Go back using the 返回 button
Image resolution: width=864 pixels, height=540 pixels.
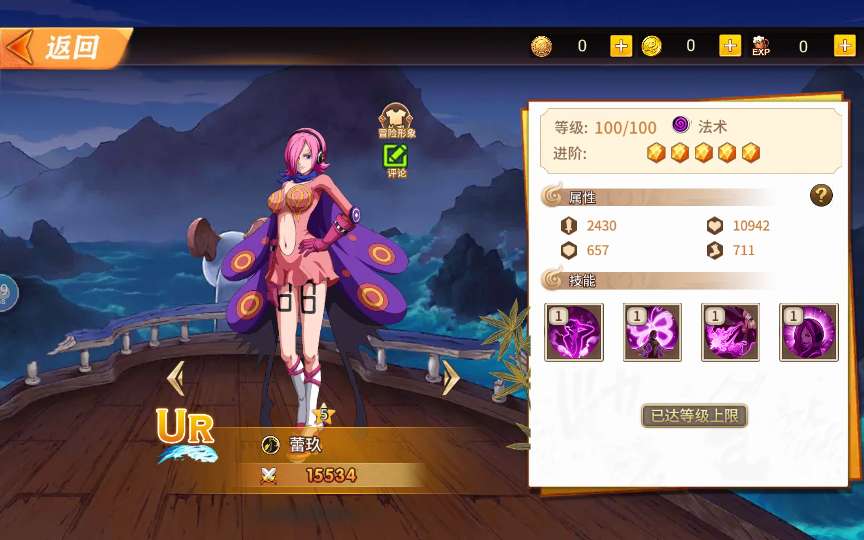[x=62, y=47]
